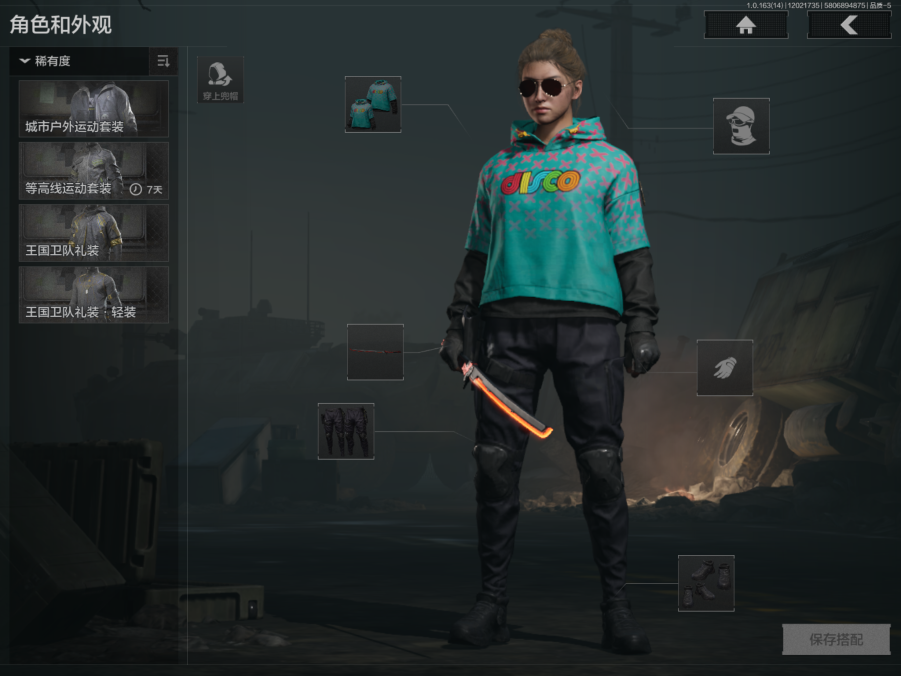The height and width of the screenshot is (676, 901).
Task: Go back with the arrow button
Action: click(848, 26)
